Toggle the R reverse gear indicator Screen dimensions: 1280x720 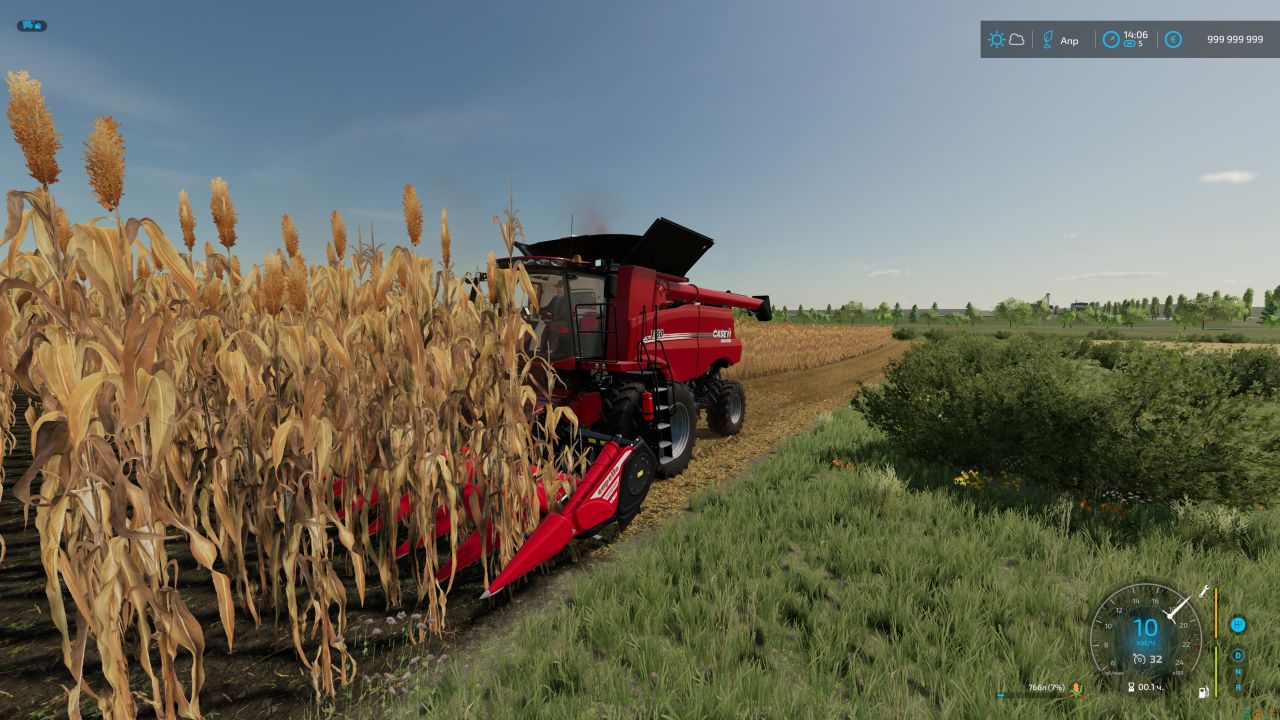(1239, 685)
